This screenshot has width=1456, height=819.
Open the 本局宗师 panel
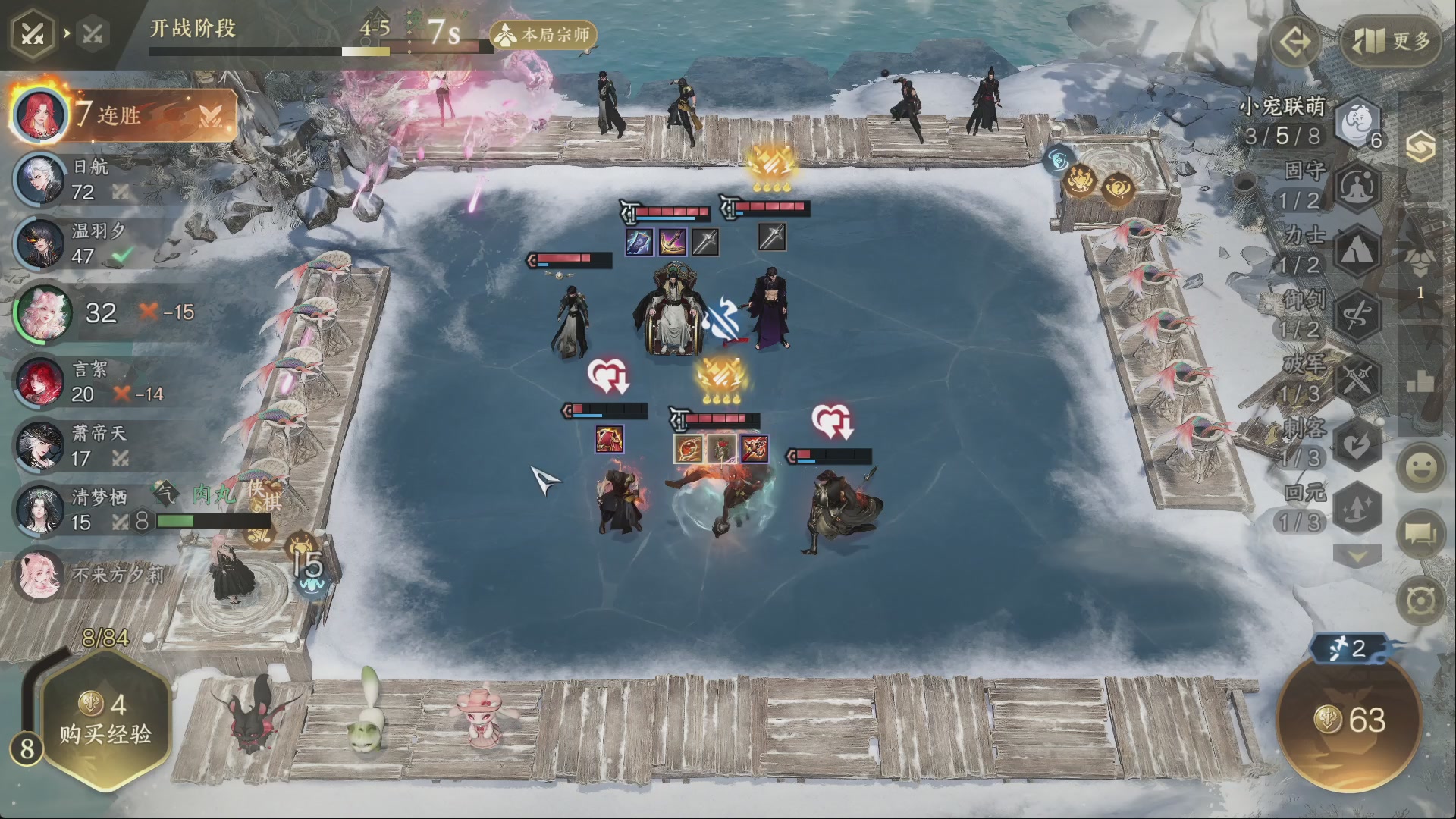544,35
